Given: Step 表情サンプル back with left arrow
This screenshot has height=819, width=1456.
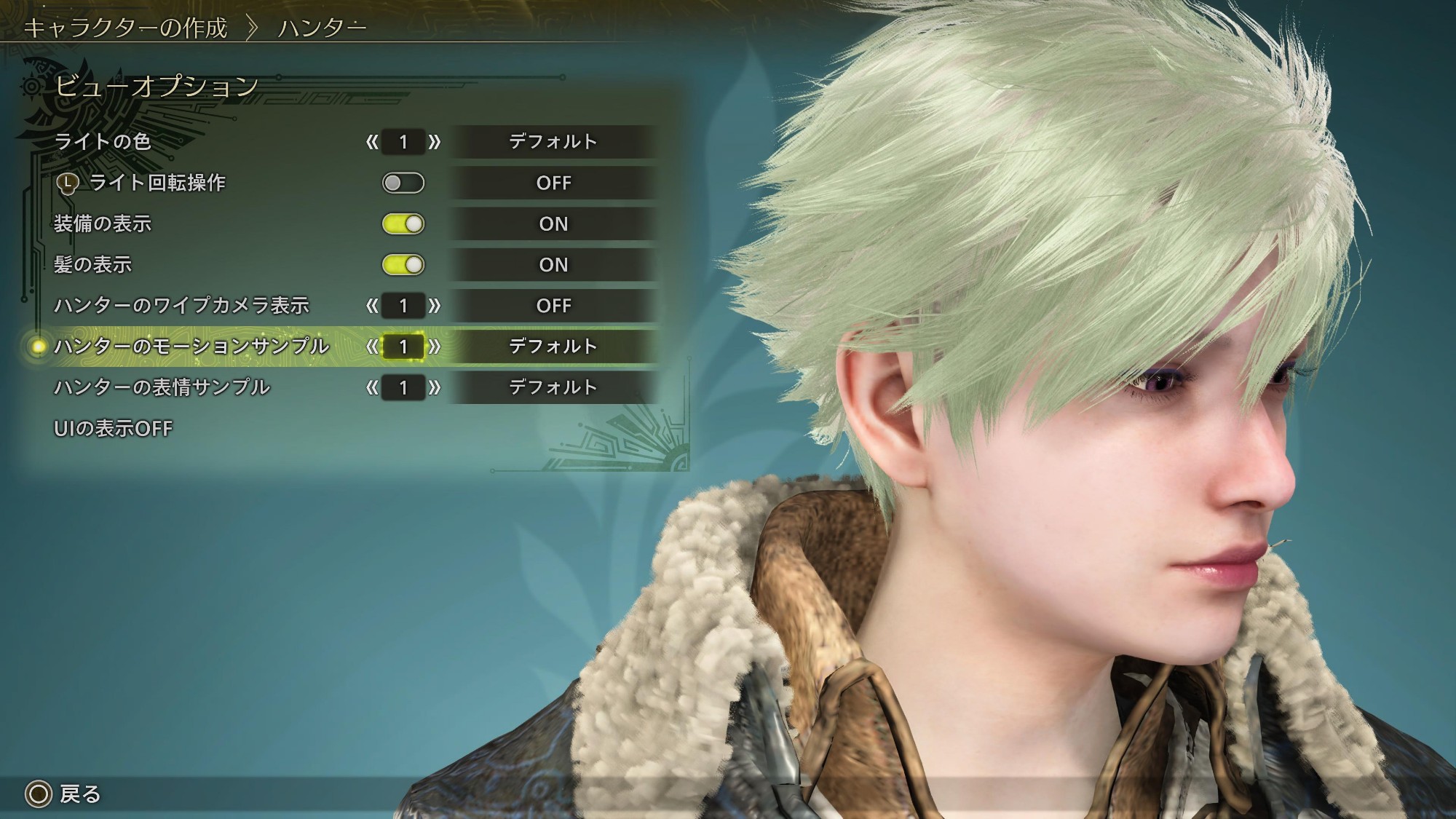Looking at the screenshot, I should click(x=372, y=387).
